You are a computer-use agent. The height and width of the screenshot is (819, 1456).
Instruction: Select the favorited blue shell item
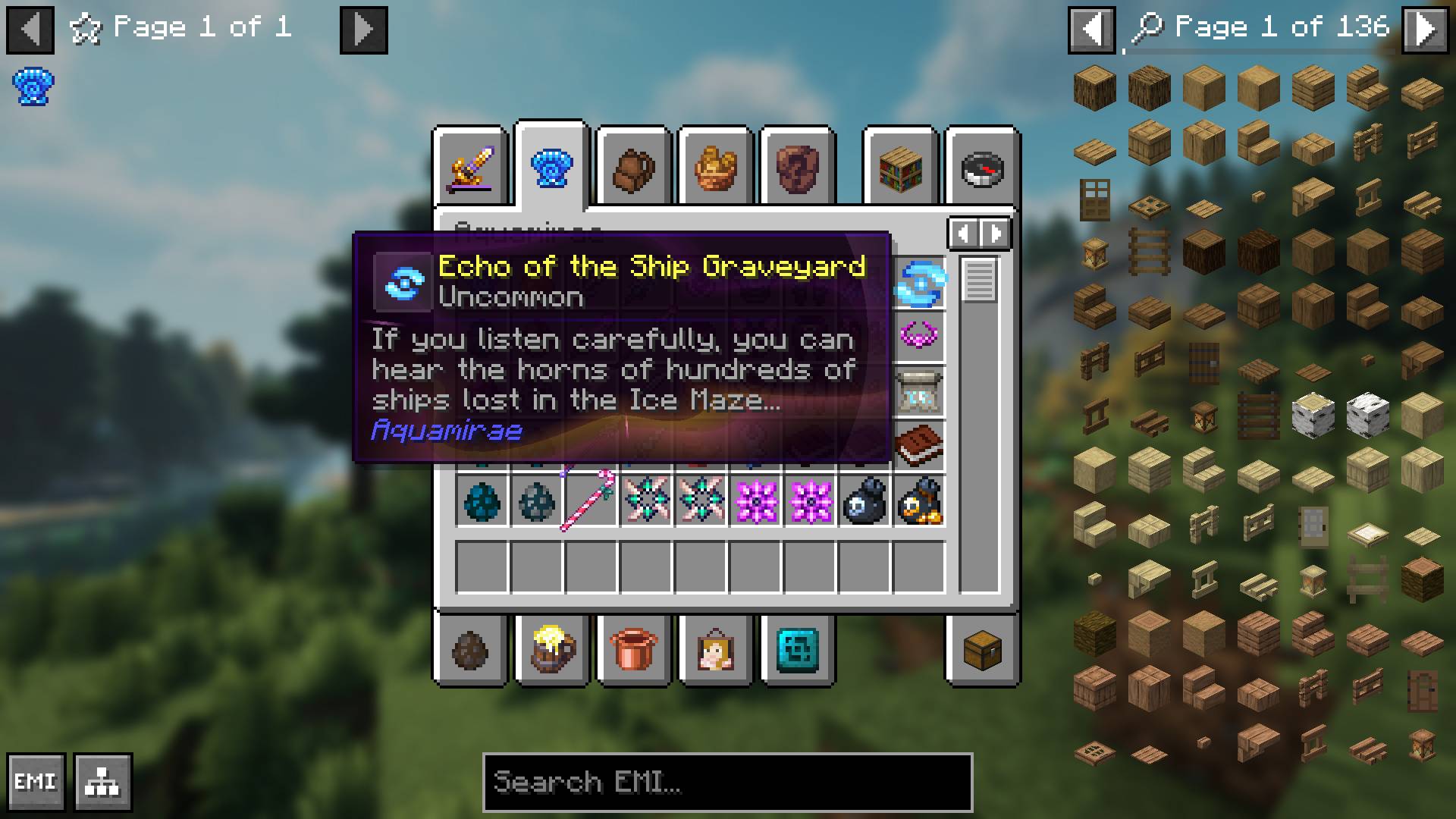pyautogui.click(x=33, y=87)
